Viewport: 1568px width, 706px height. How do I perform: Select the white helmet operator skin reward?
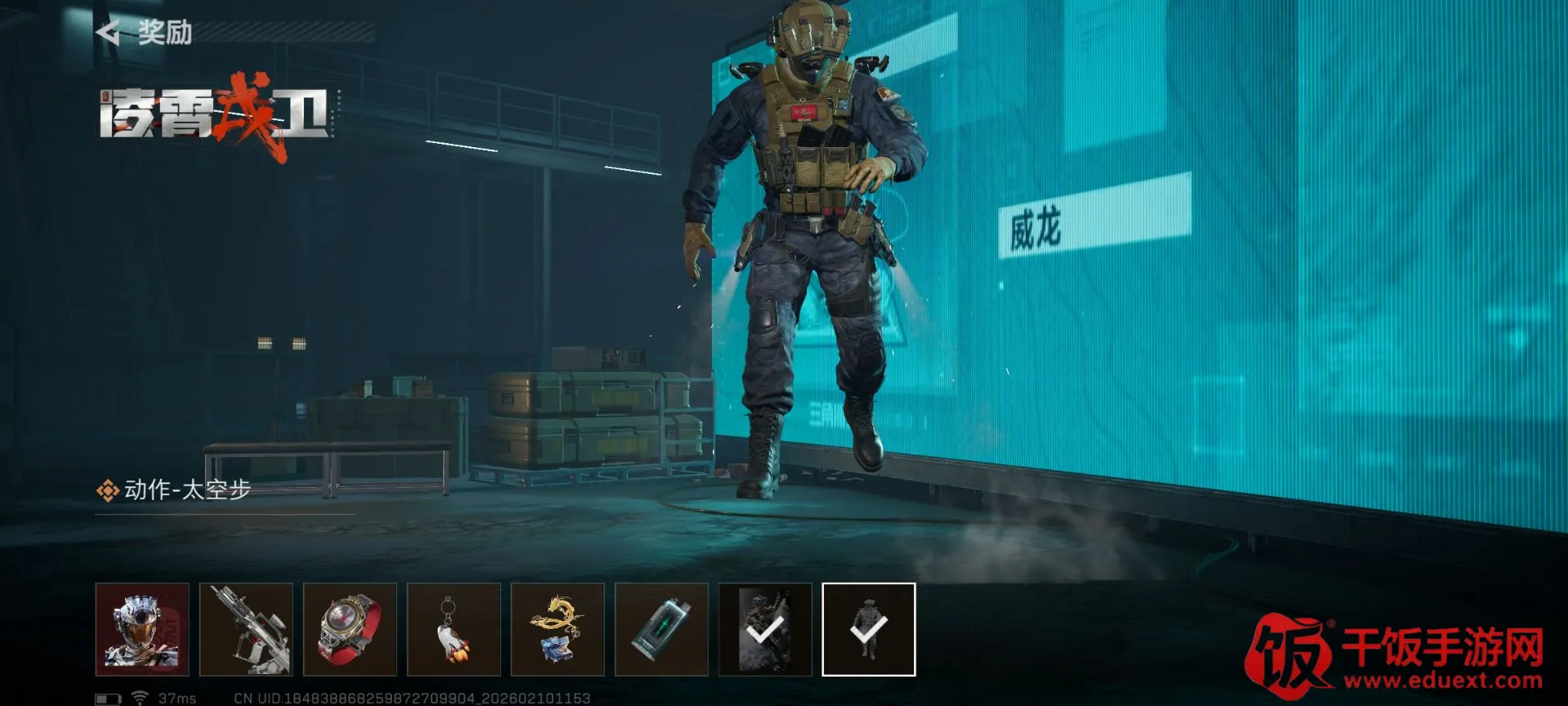(x=142, y=629)
